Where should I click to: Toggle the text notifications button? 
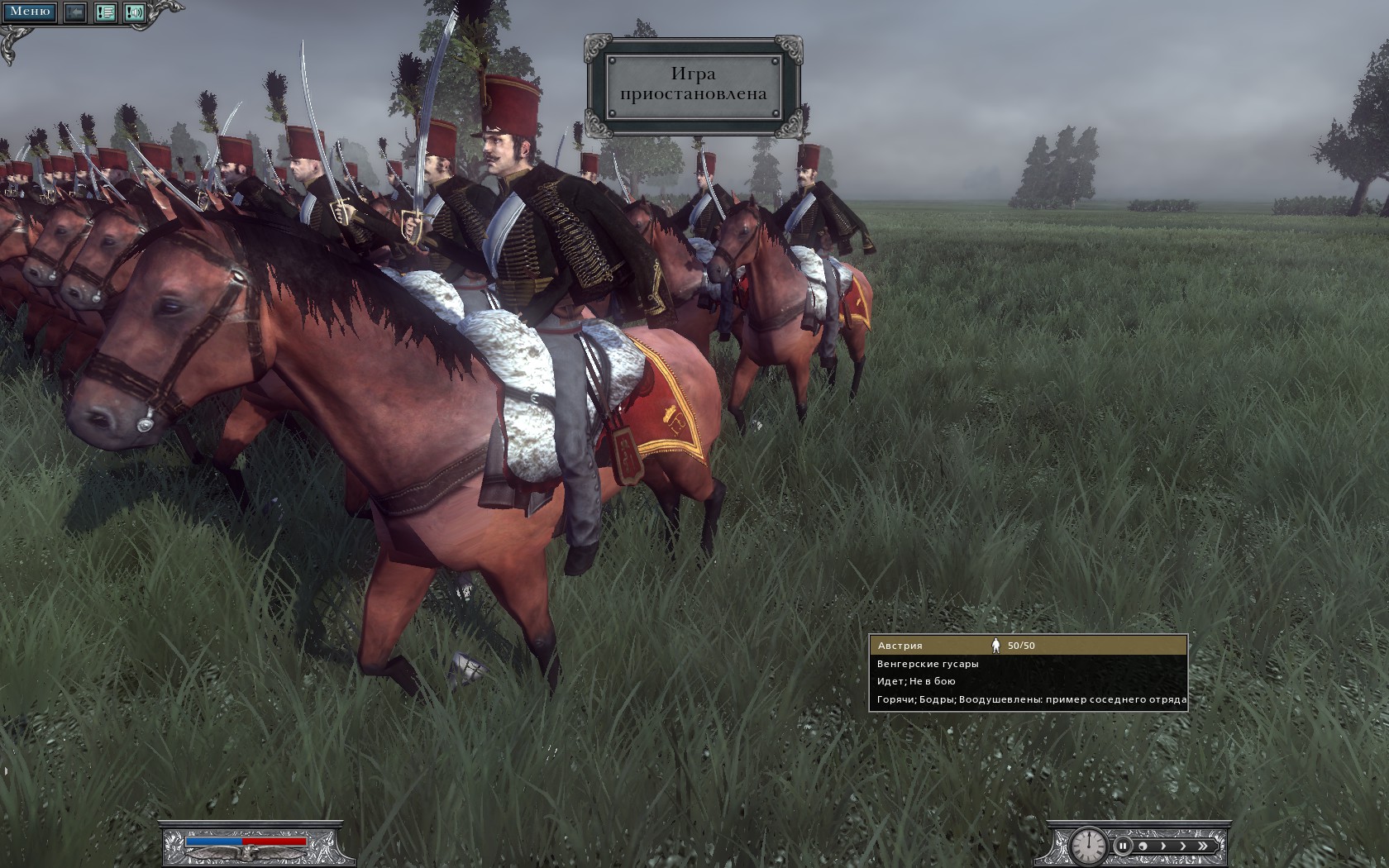click(105, 12)
